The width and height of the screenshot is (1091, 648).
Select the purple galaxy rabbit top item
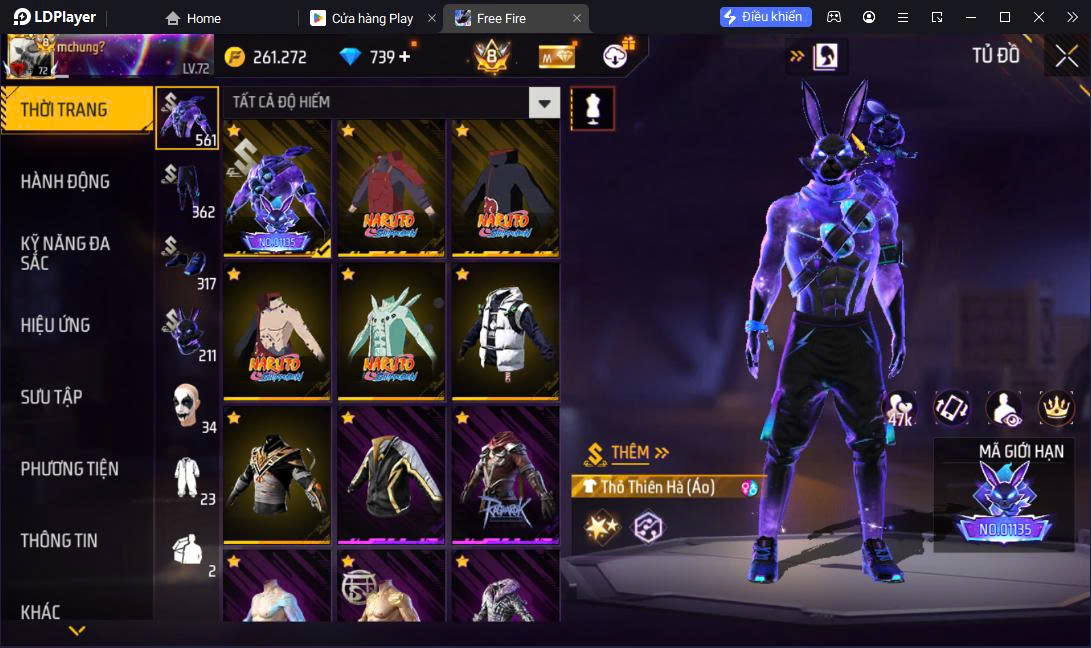pos(276,189)
